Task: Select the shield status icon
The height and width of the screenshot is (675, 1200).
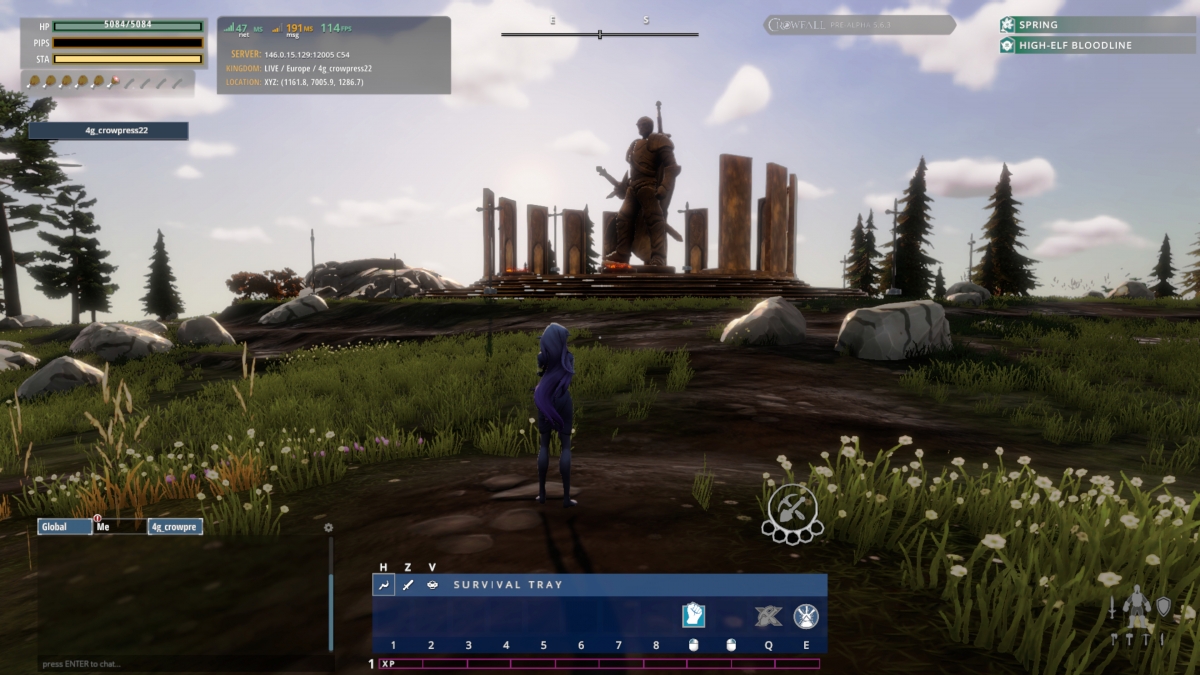Action: pyautogui.click(x=1163, y=606)
